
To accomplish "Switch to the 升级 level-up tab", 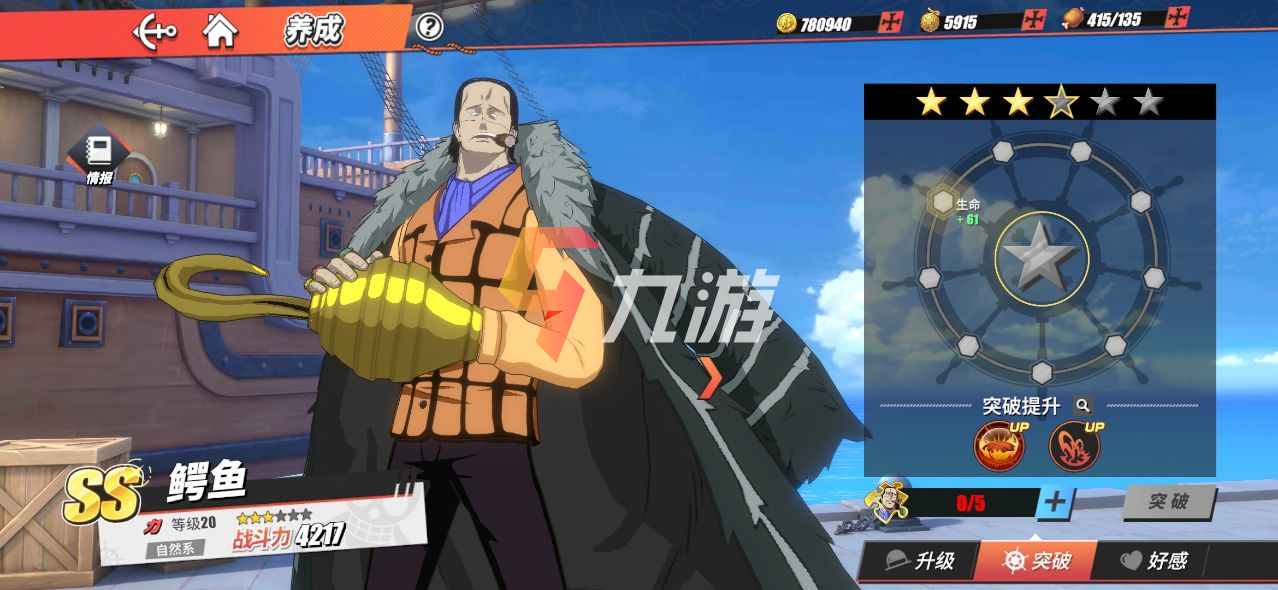I will (x=922, y=561).
